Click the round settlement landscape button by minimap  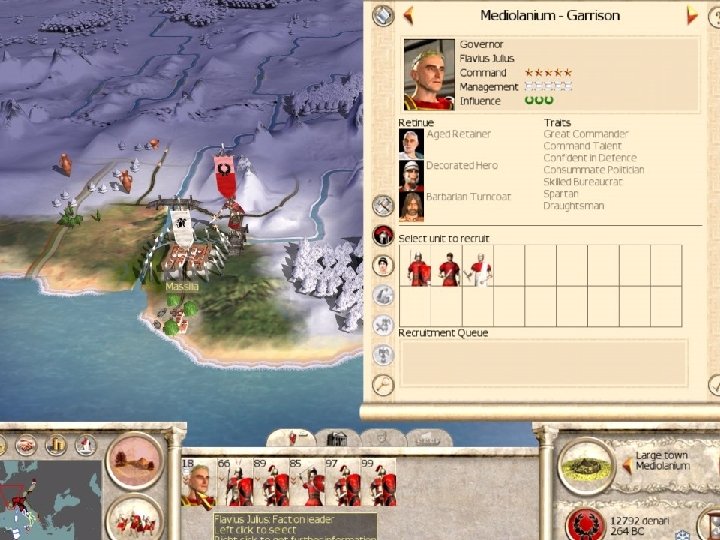coord(134,462)
